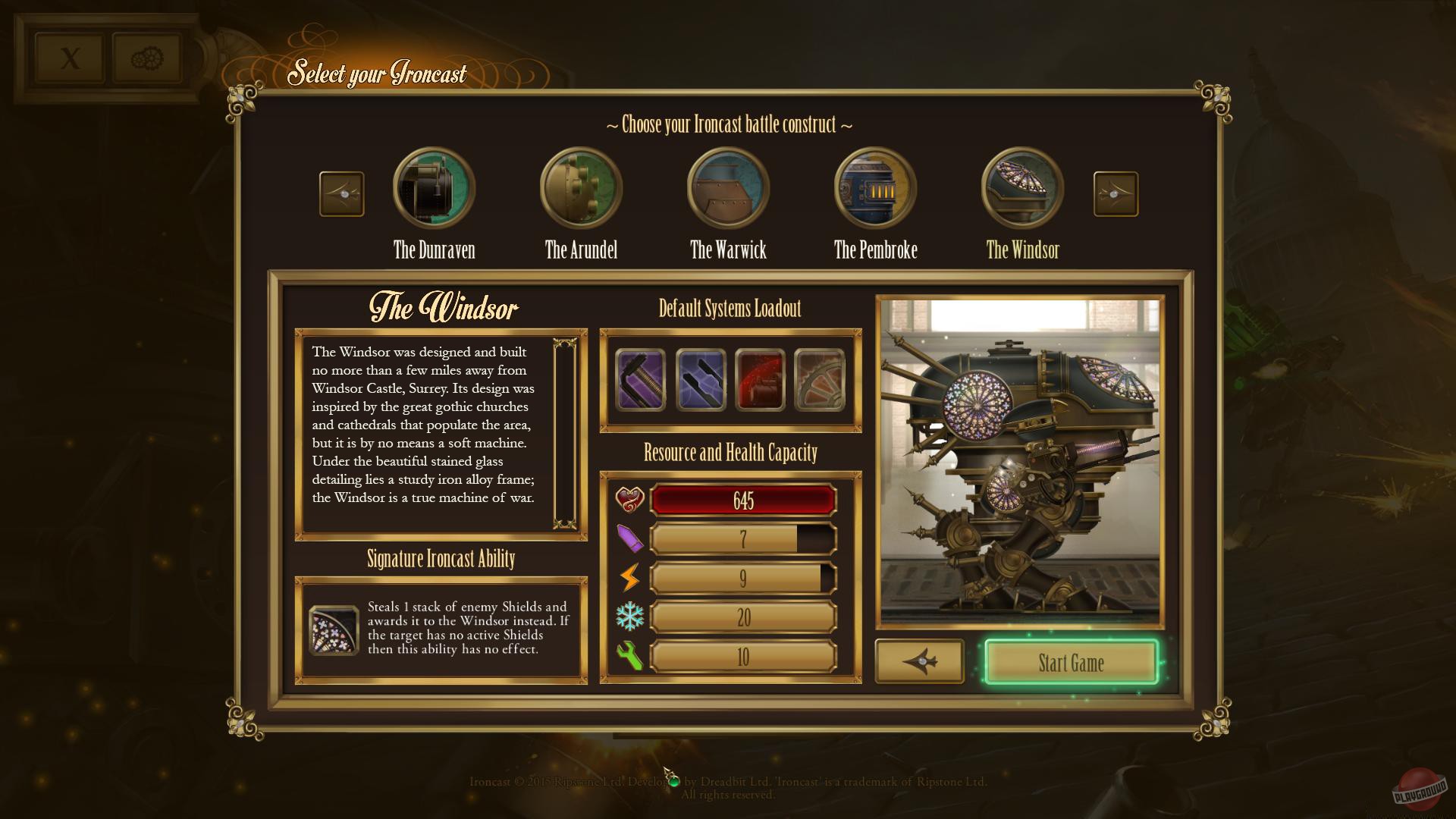View the red cannon system in the loadout
The width and height of the screenshot is (1456, 819).
click(761, 380)
